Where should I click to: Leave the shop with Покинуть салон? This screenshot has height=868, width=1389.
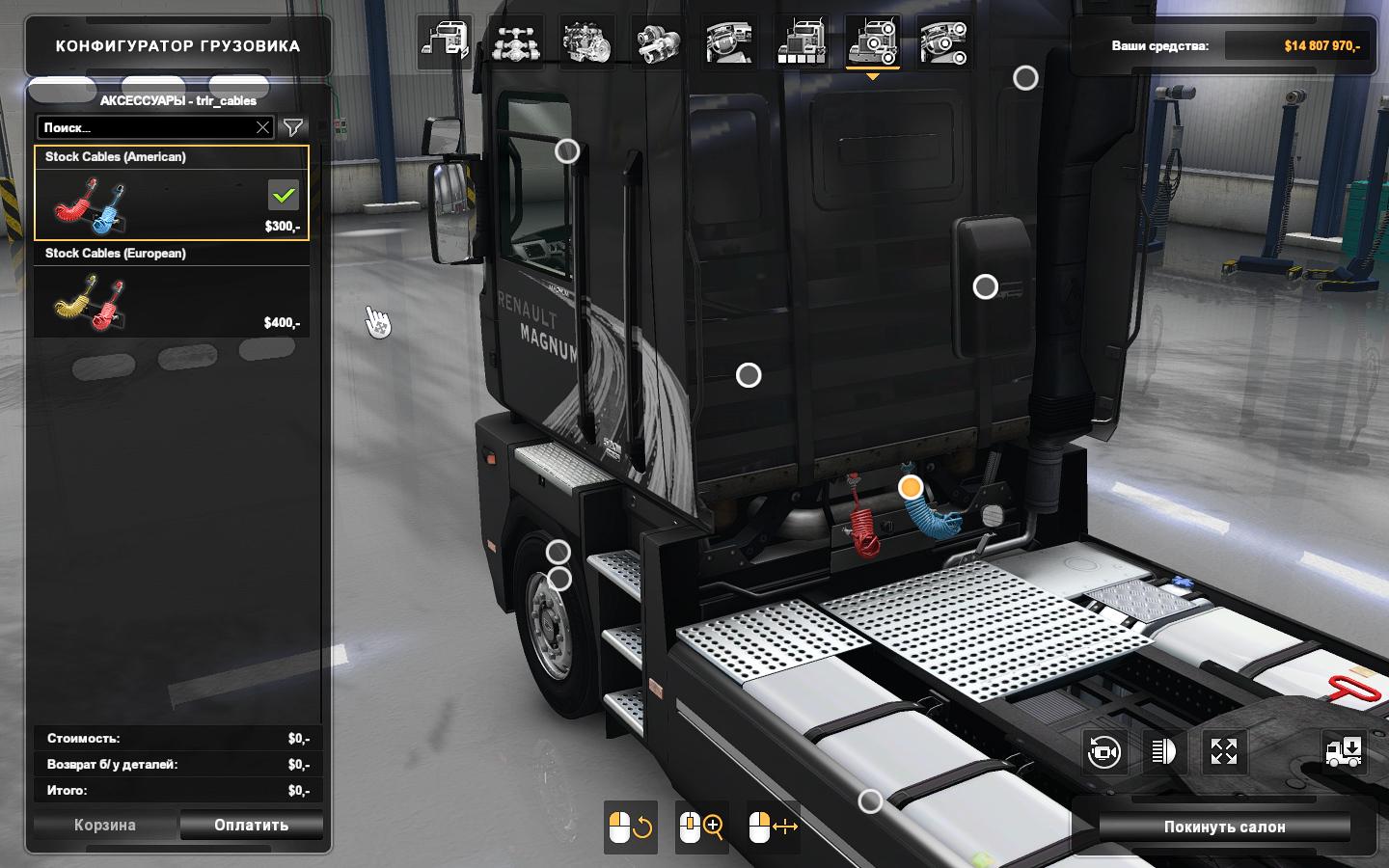click(x=1224, y=827)
